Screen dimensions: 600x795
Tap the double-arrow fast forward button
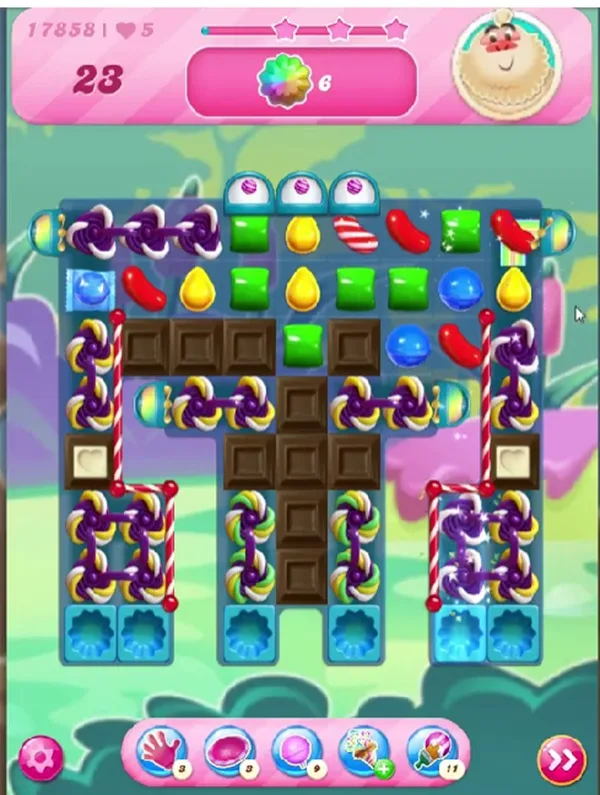click(x=562, y=761)
